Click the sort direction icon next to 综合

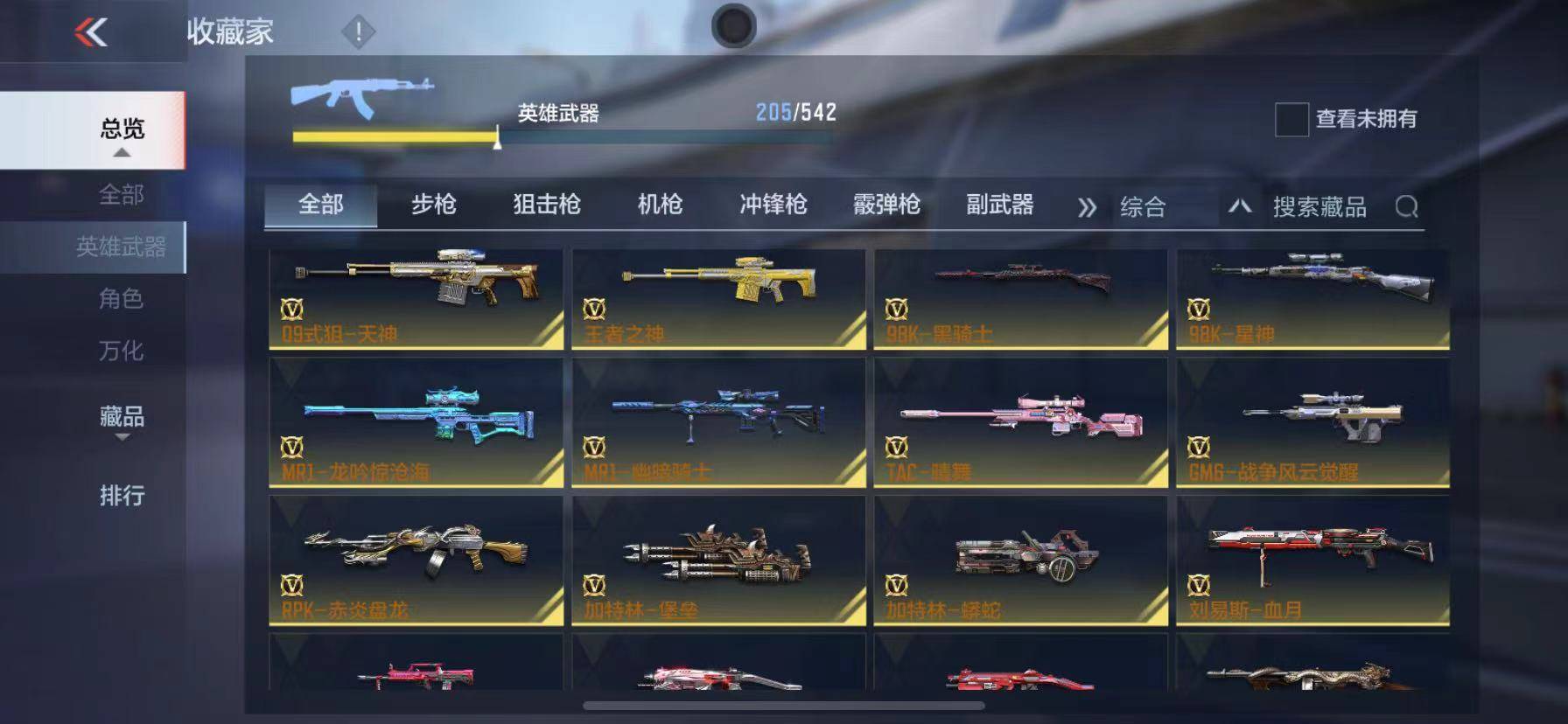coord(1240,207)
